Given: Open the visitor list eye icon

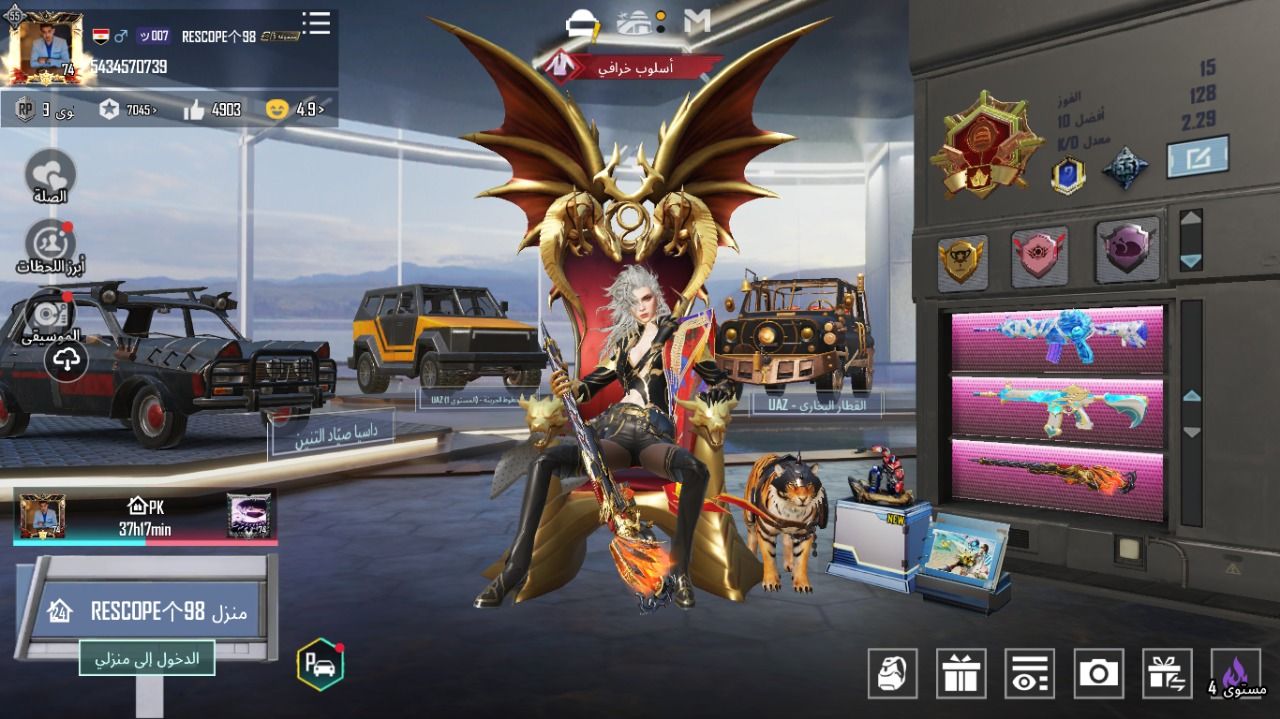Looking at the screenshot, I should pos(1030,673).
